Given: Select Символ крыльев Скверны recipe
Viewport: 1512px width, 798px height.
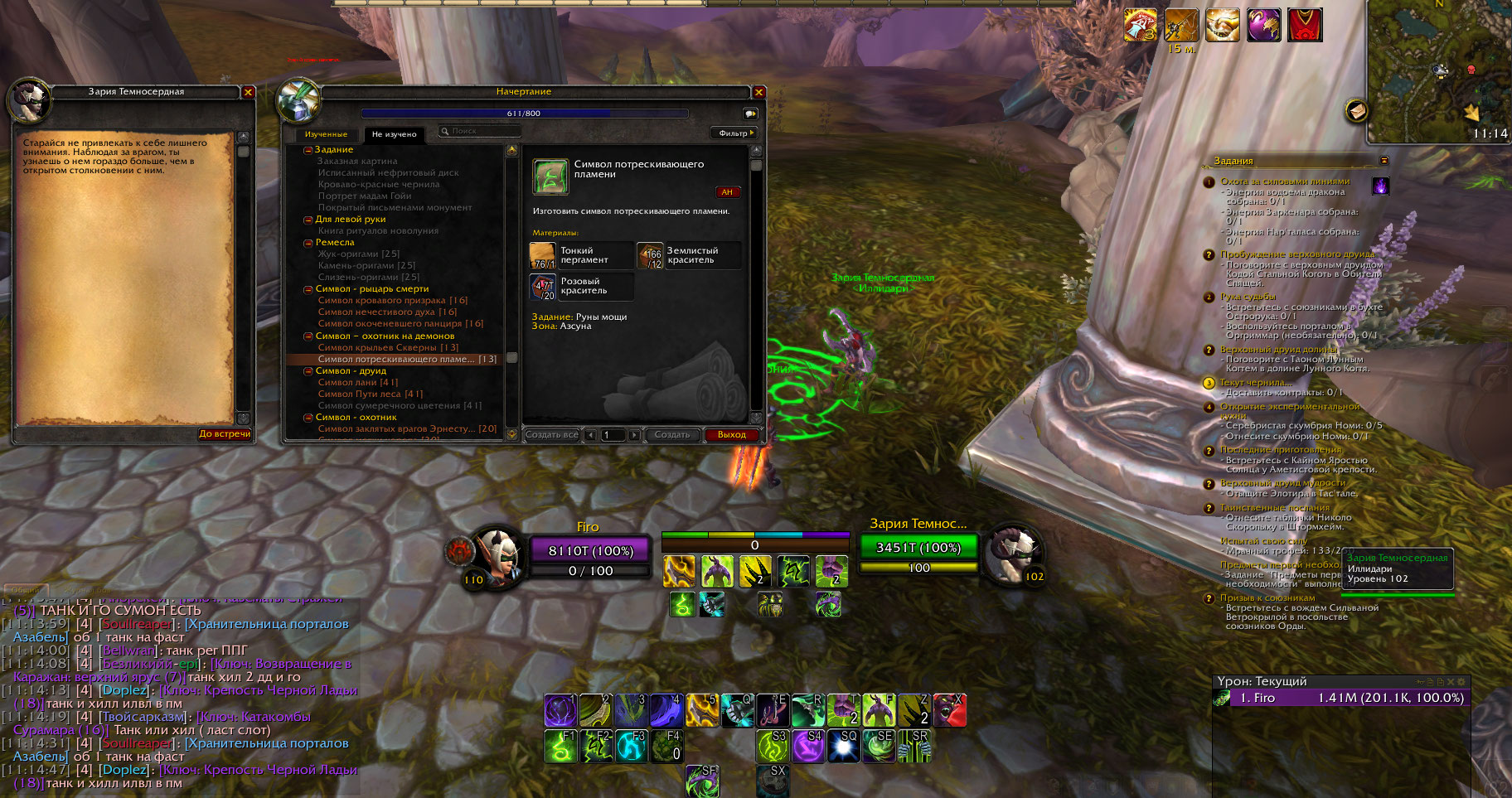Looking at the screenshot, I should coord(388,347).
